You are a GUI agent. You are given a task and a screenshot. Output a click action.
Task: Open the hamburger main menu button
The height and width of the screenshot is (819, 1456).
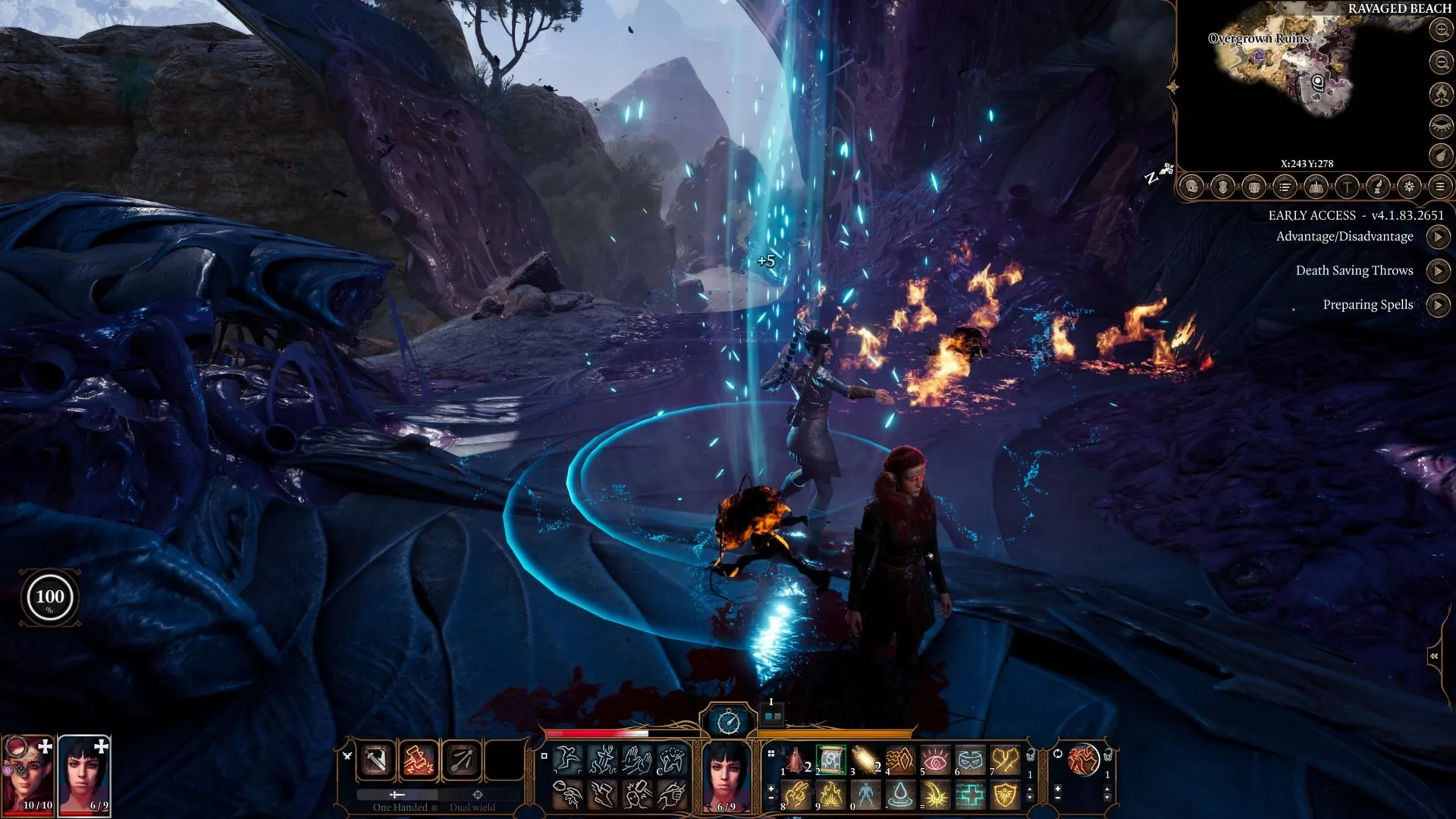point(1440,187)
